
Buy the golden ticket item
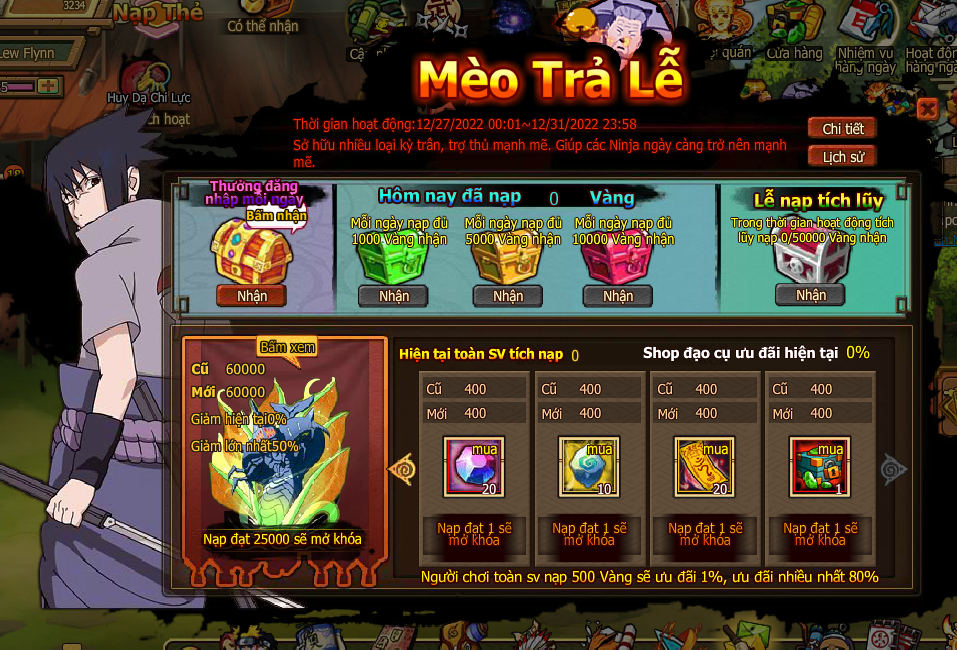[704, 466]
